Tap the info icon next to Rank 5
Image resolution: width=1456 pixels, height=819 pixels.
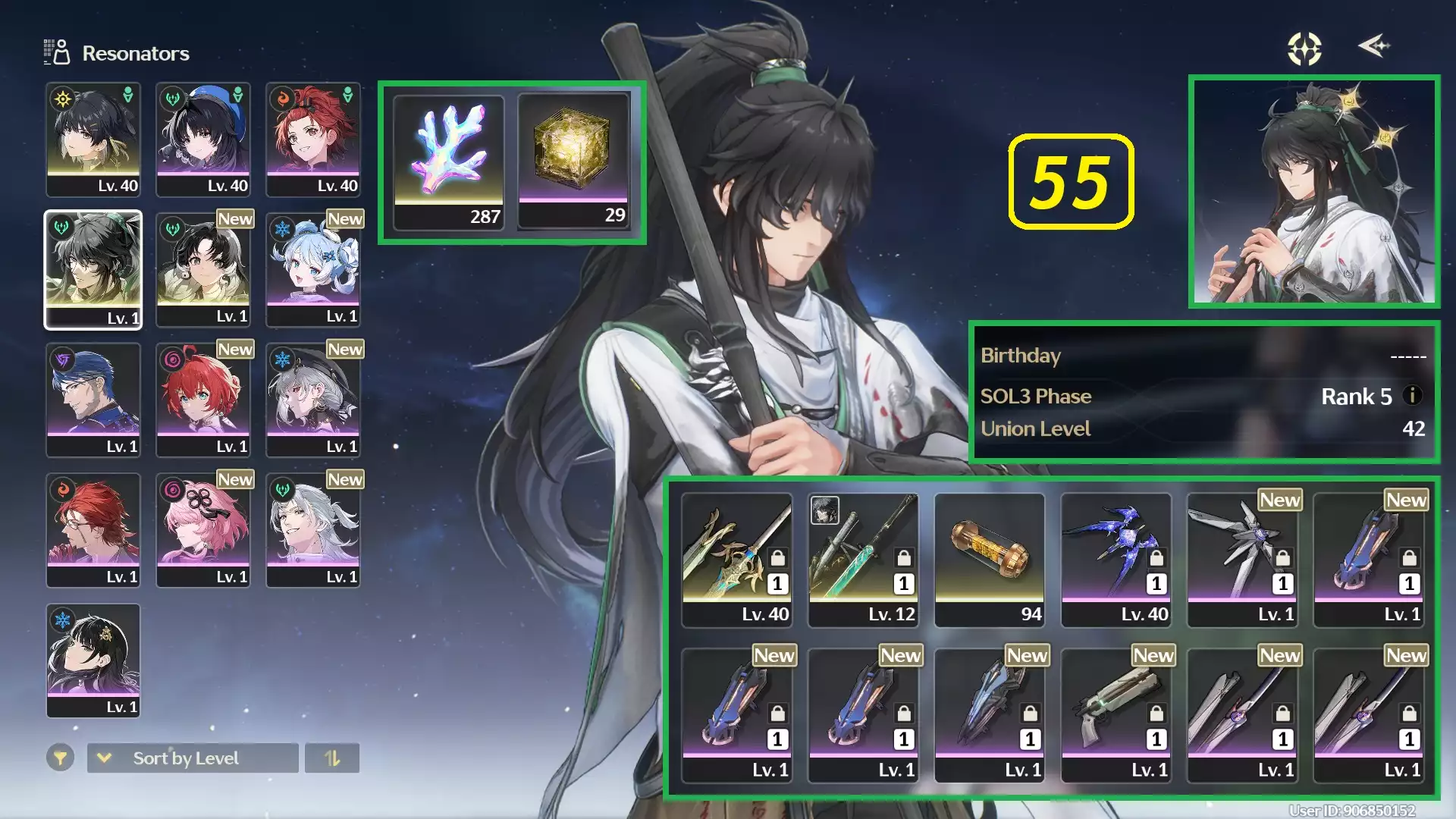coord(1415,396)
